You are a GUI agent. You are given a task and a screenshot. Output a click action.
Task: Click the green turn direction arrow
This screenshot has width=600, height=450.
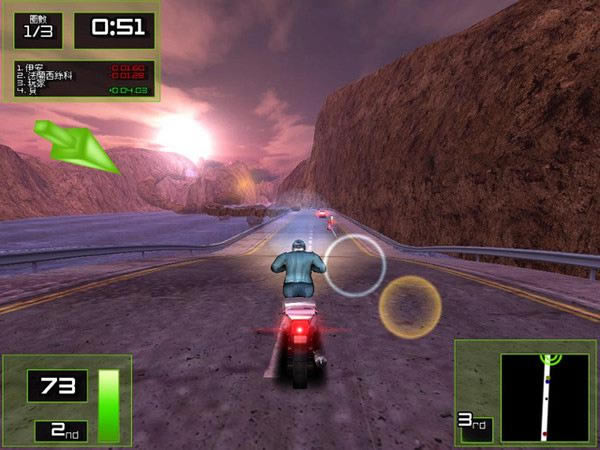[76, 145]
